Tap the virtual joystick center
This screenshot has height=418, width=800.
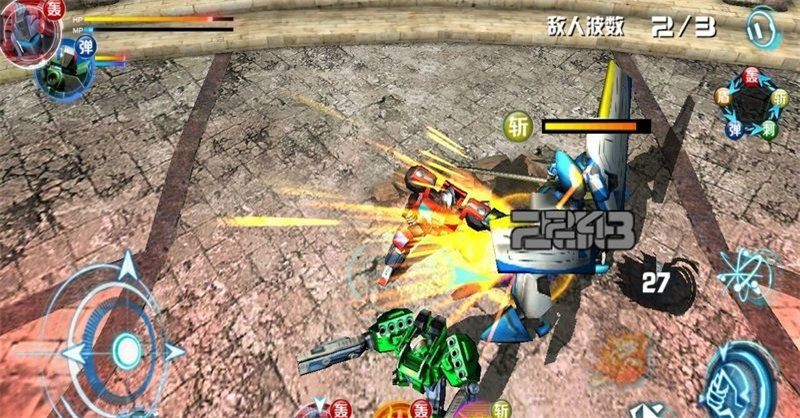pyautogui.click(x=127, y=349)
